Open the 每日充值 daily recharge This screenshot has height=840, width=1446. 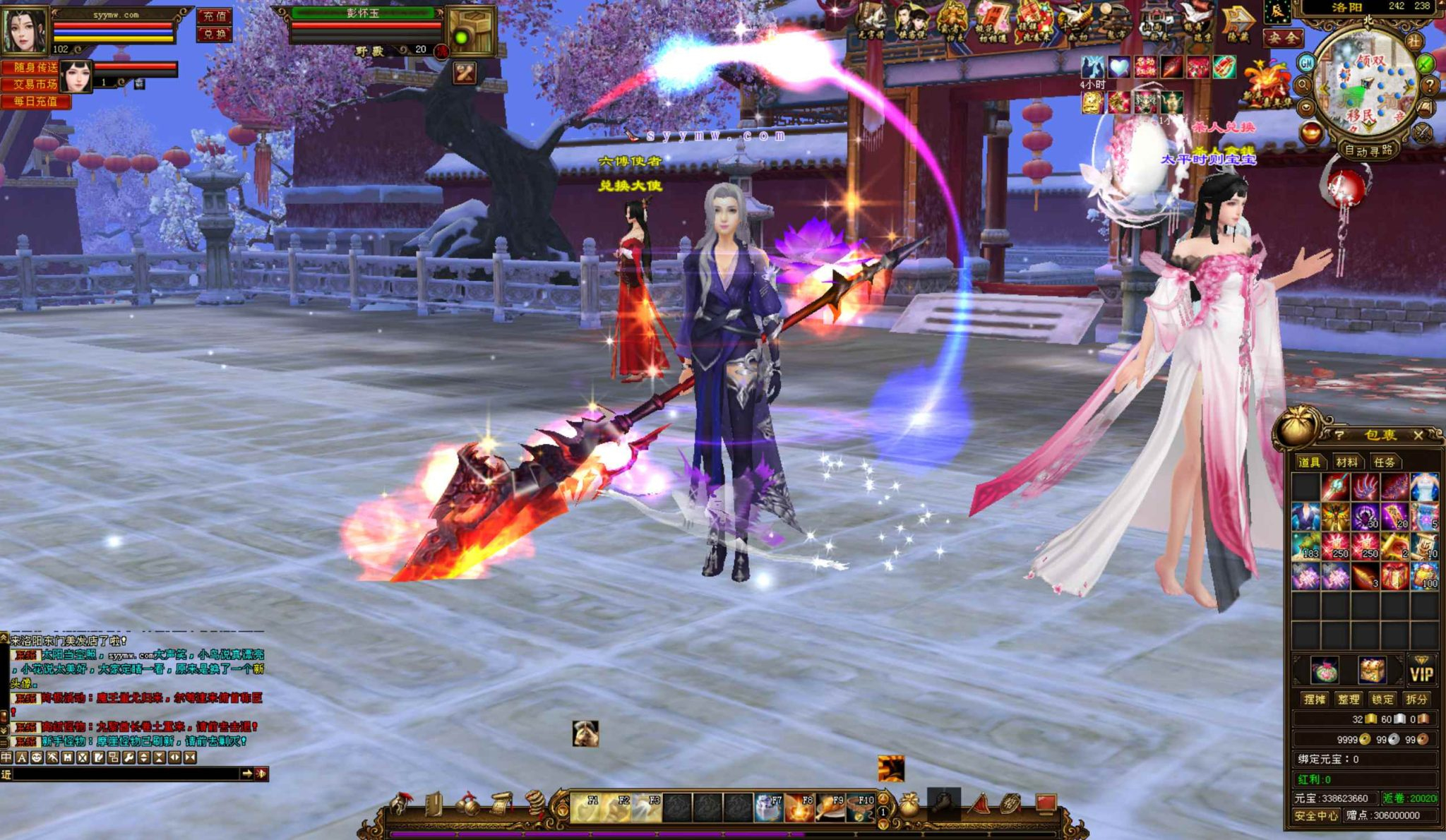click(x=35, y=101)
